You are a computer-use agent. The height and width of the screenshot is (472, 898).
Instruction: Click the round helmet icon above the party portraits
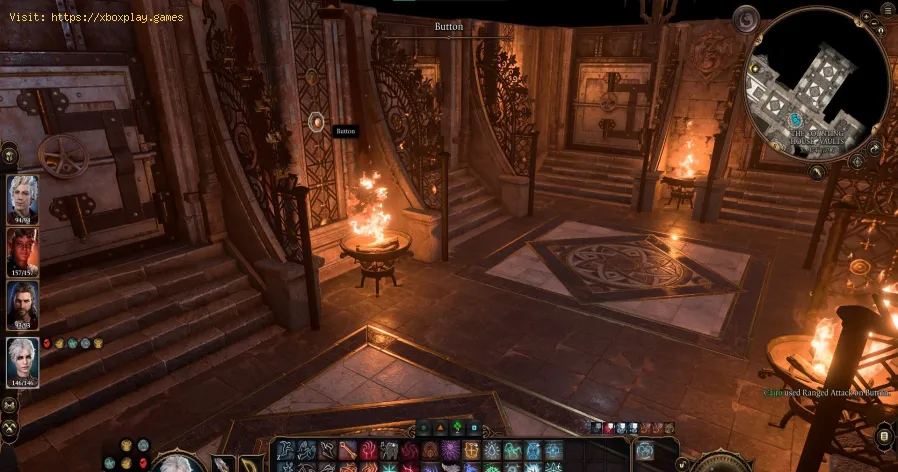click(9, 154)
